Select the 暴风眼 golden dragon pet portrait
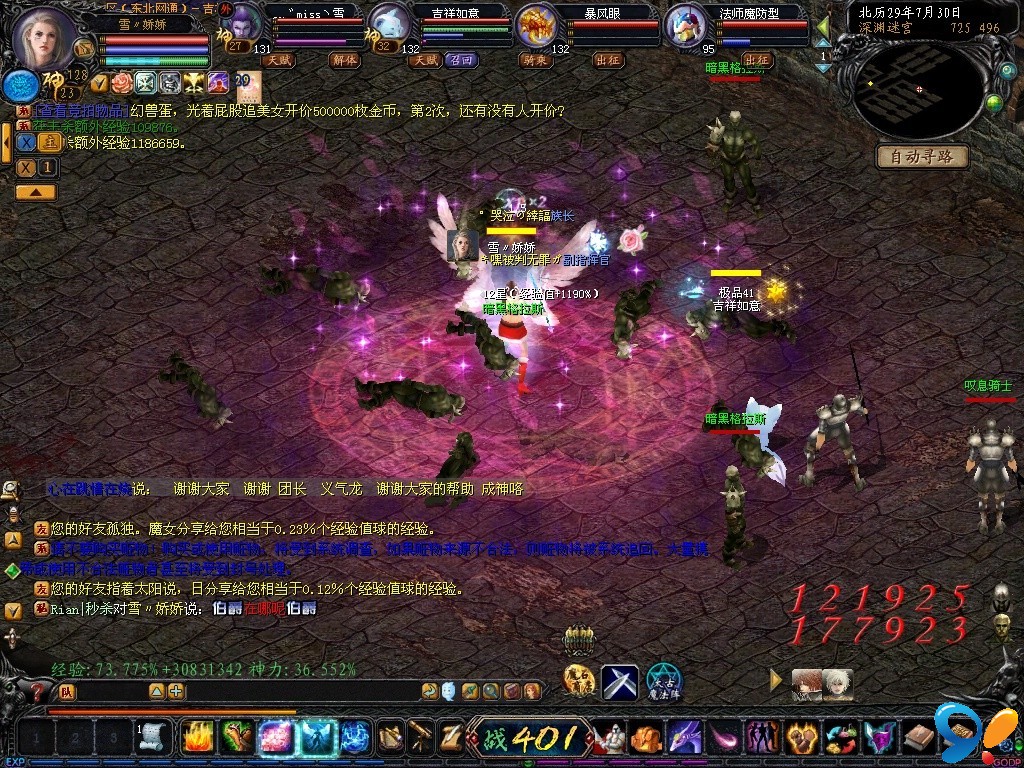 pyautogui.click(x=537, y=25)
